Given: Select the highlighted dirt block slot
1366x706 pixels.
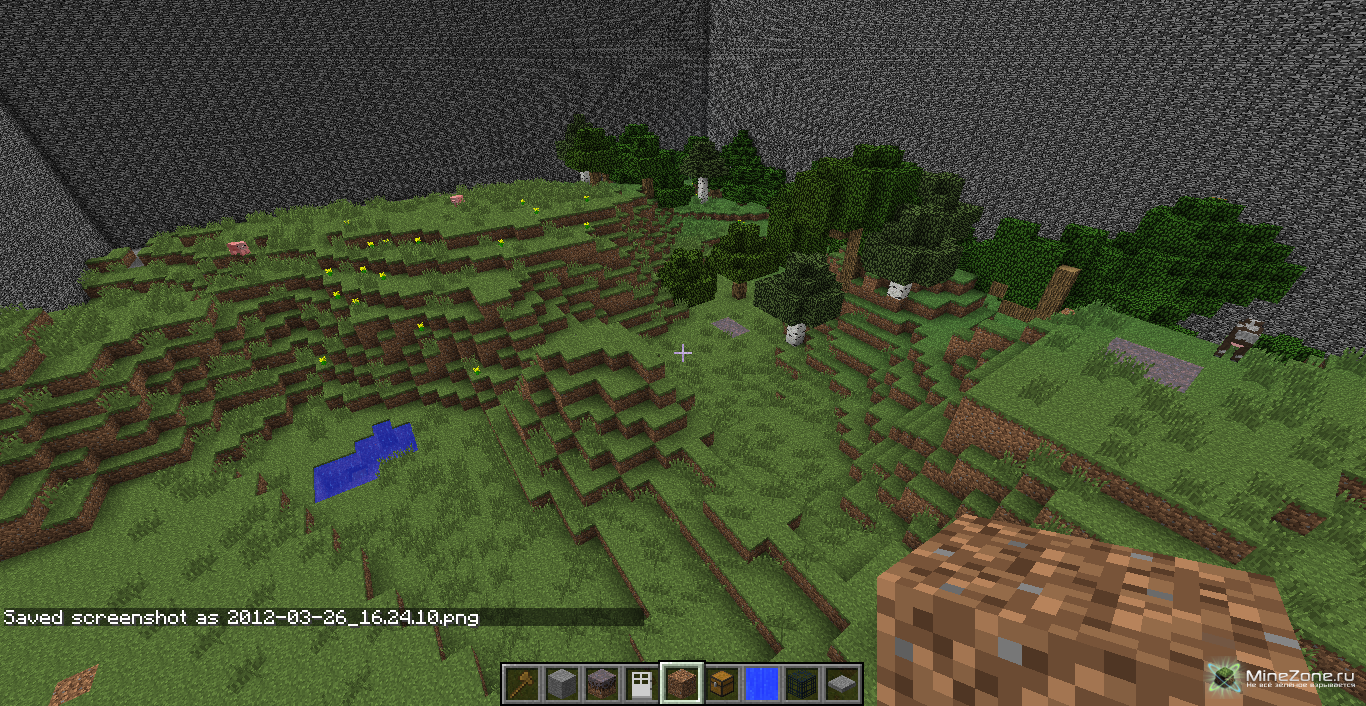Looking at the screenshot, I should [682, 683].
